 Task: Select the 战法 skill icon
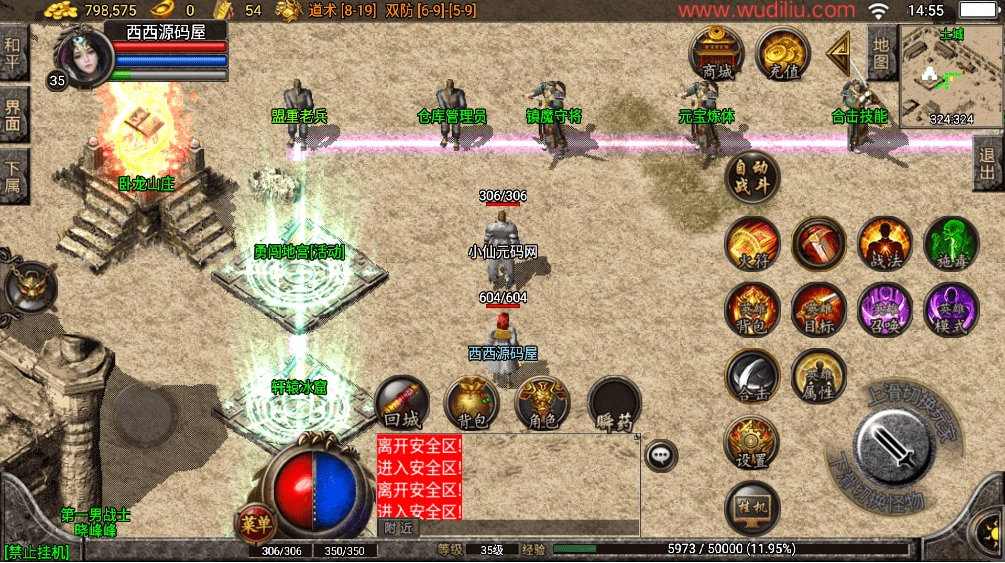tap(884, 244)
